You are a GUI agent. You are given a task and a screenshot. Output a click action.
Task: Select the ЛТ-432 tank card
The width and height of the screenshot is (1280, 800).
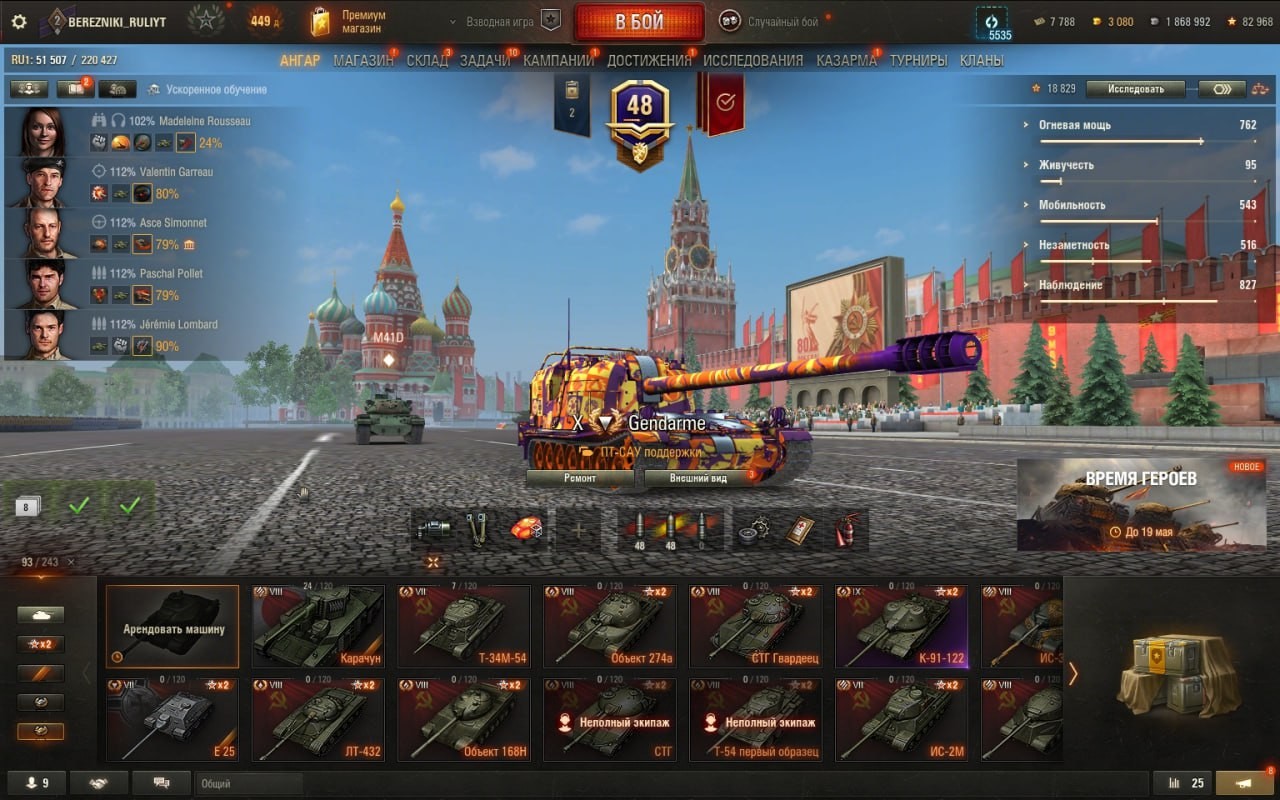pos(318,720)
